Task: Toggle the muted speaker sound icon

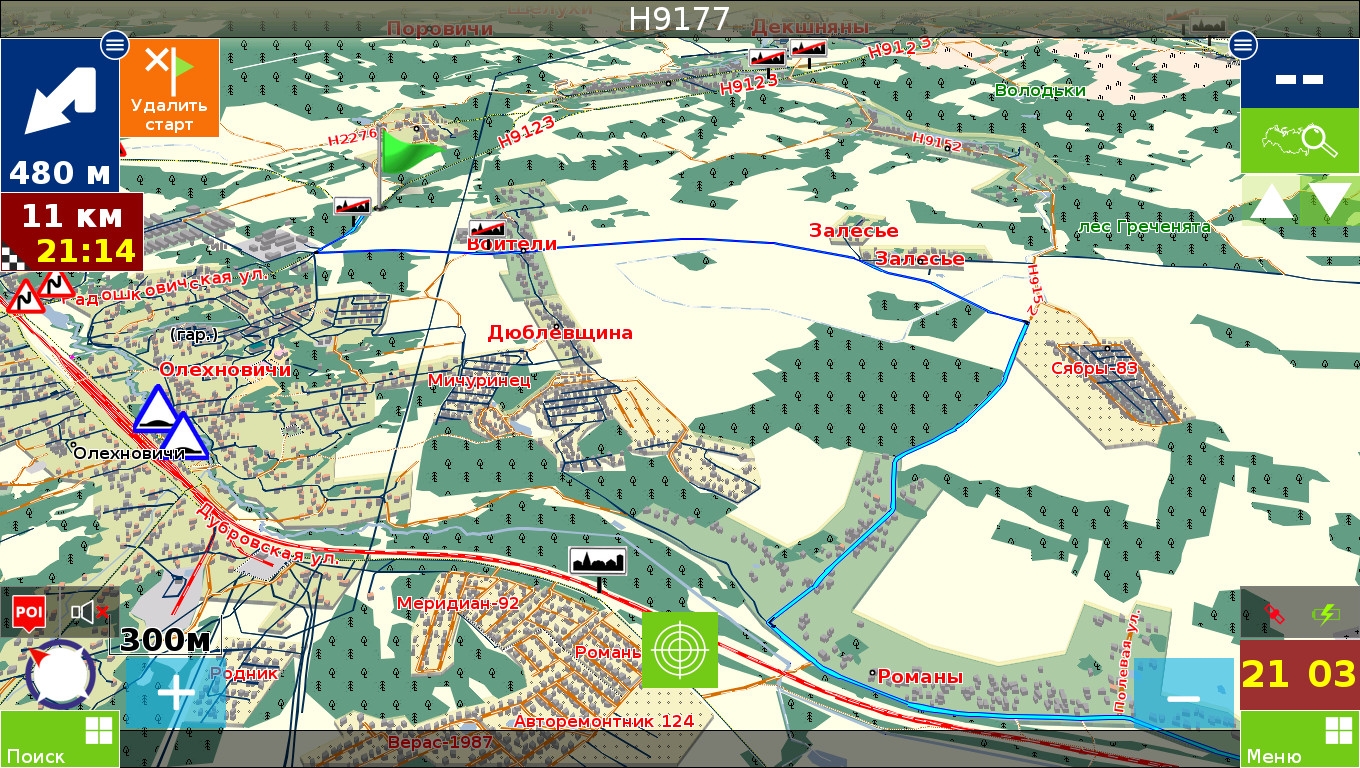Action: (x=88, y=612)
